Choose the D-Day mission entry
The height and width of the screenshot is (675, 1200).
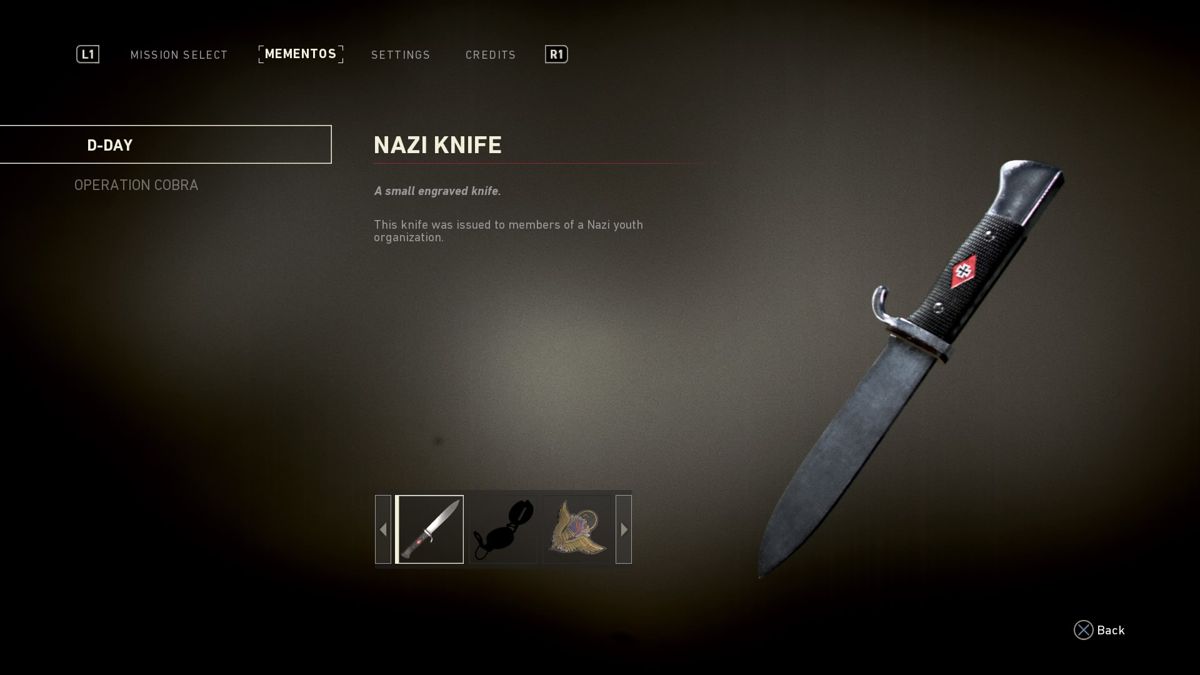point(165,145)
